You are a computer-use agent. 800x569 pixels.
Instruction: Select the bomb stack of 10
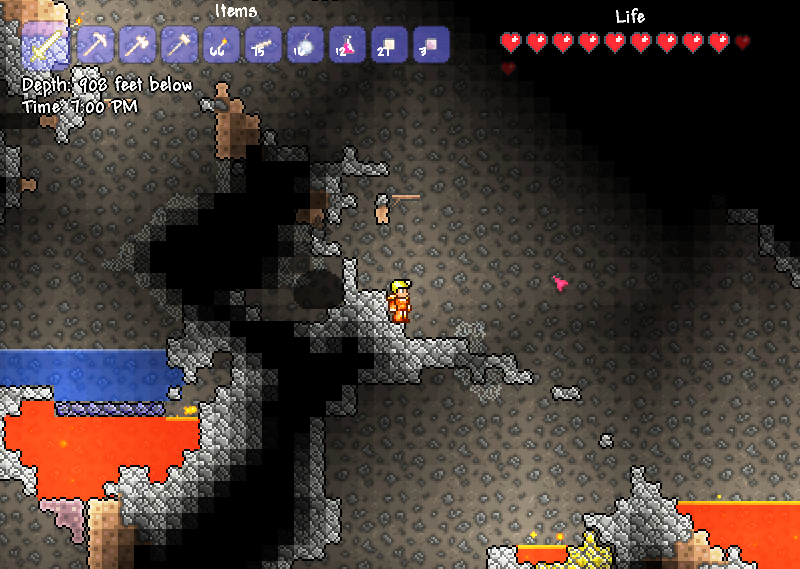[x=304, y=44]
